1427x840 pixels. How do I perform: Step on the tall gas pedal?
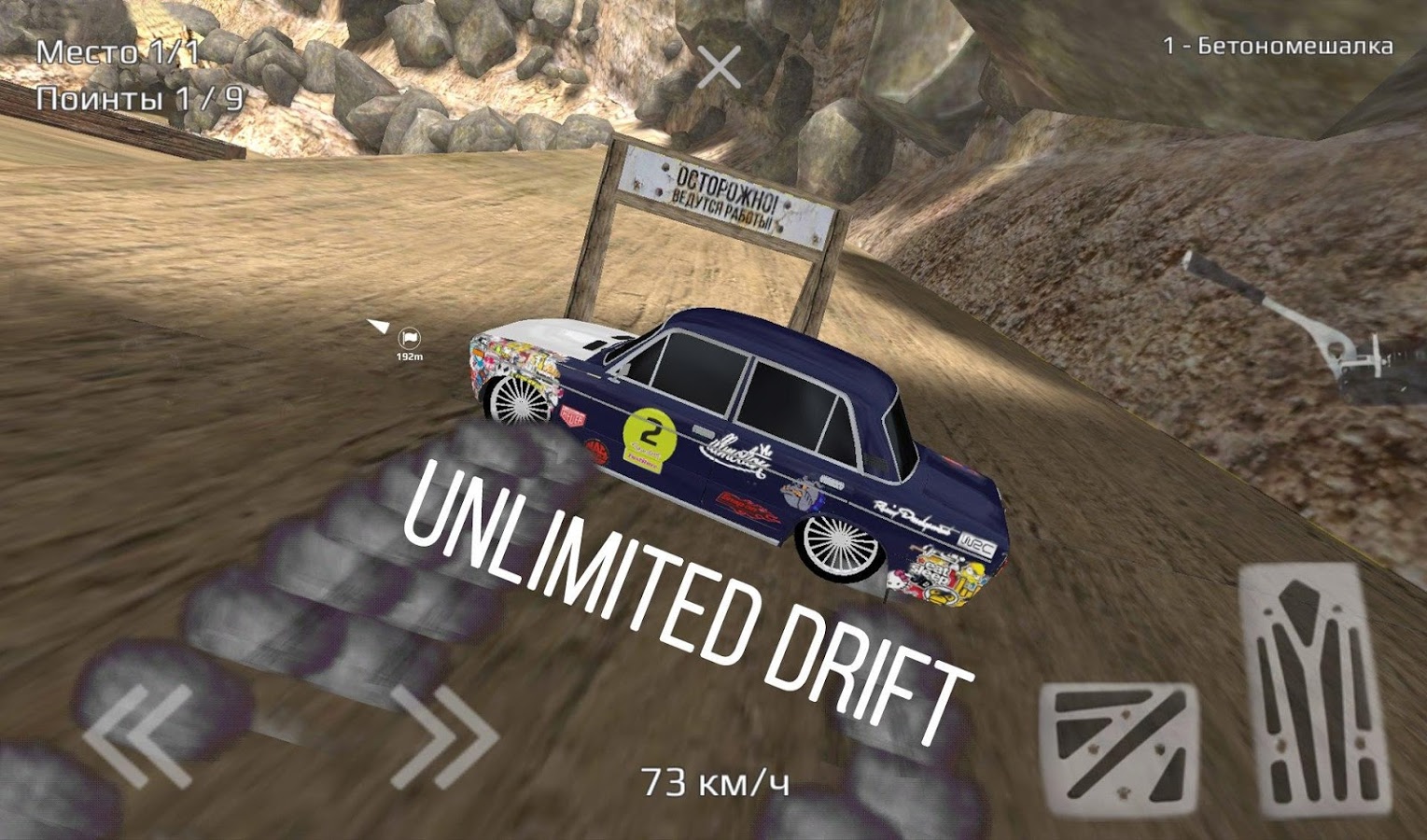1314,691
